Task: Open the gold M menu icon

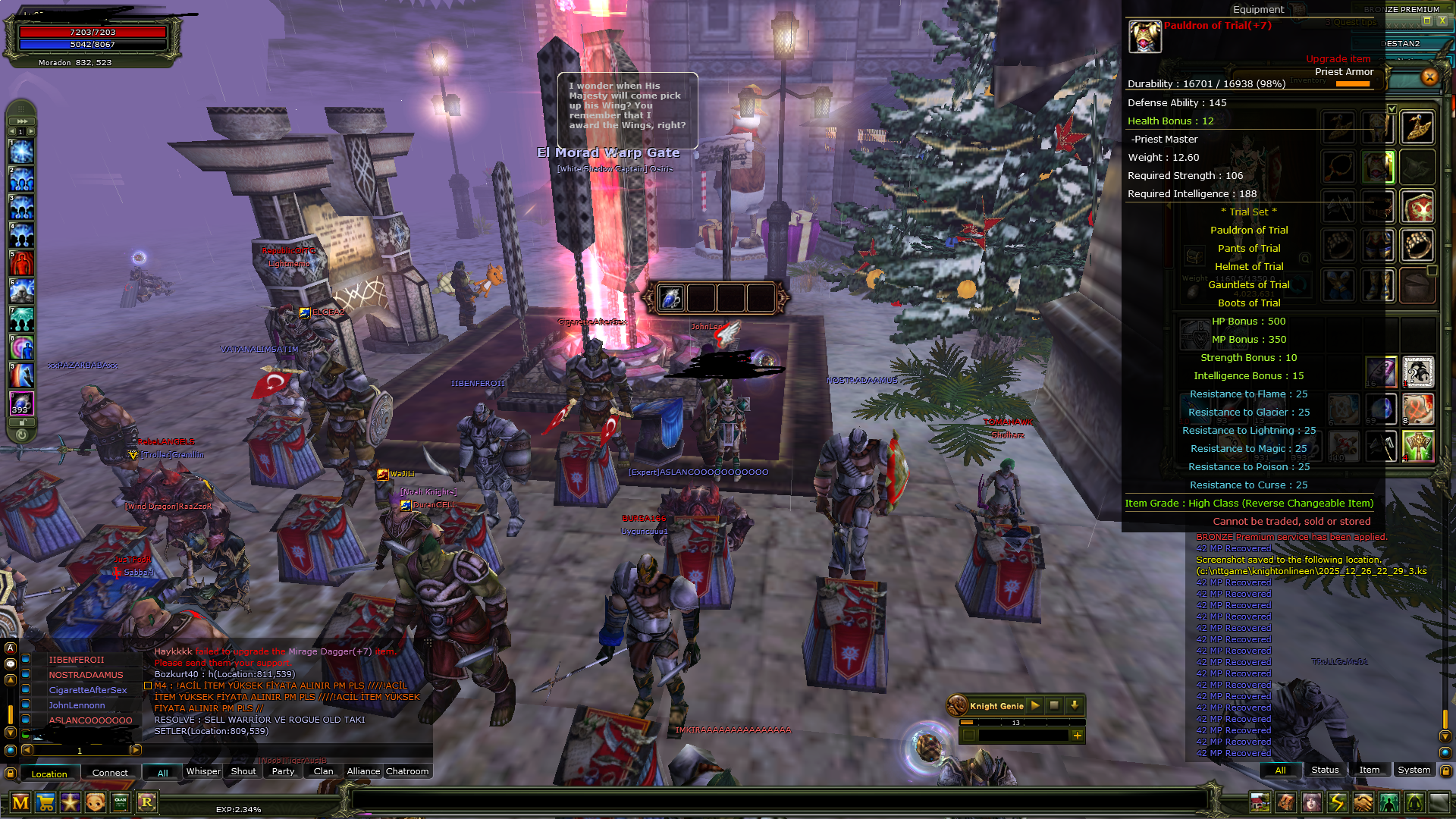Action: (x=20, y=802)
